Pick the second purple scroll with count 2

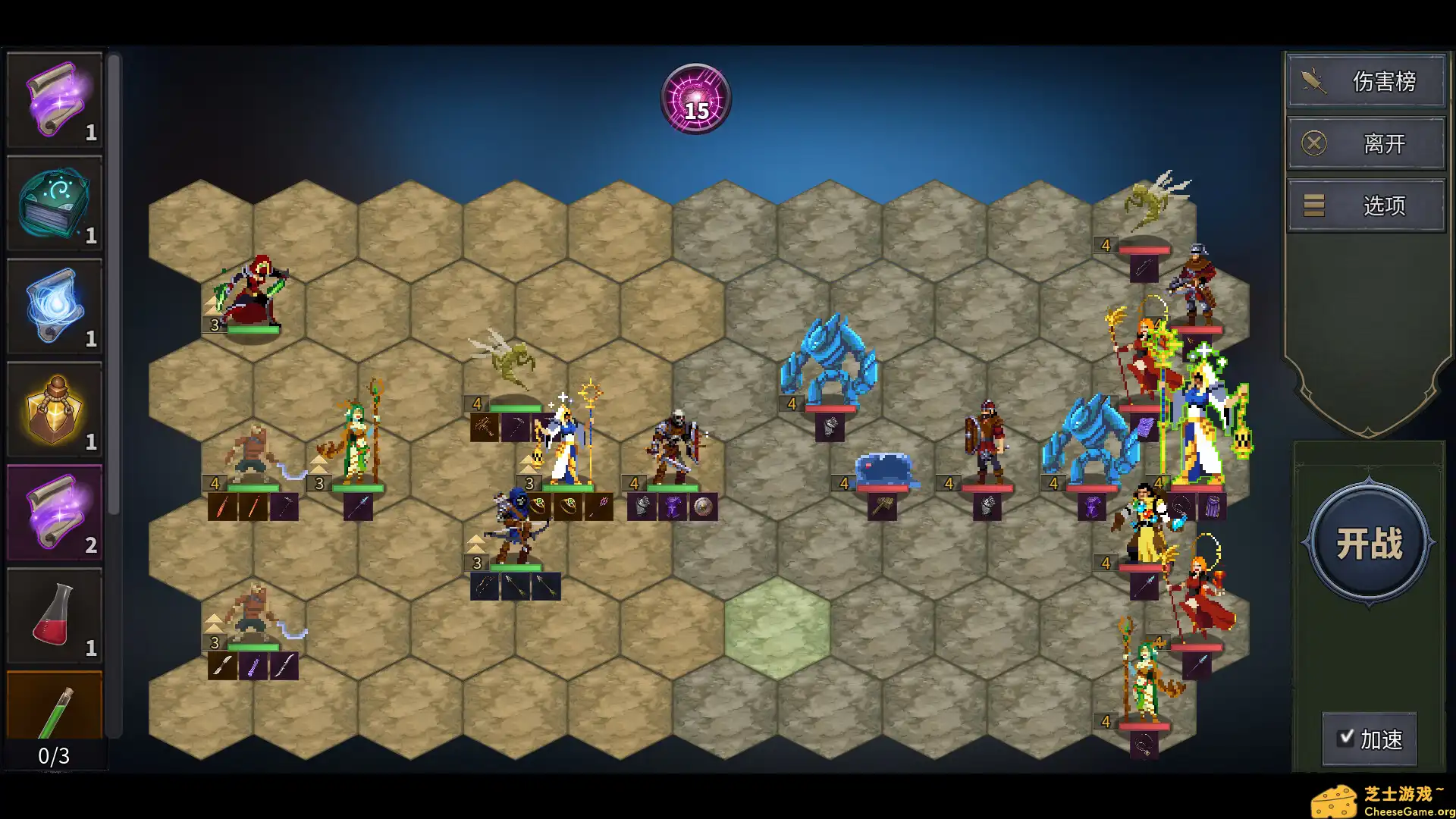coord(54,510)
